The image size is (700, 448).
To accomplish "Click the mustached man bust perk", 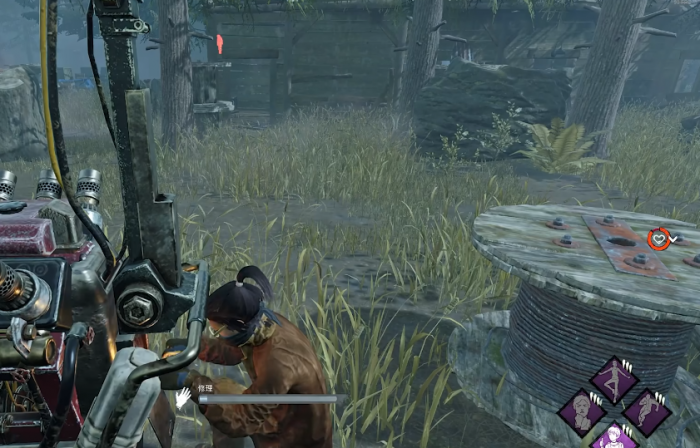I will tap(581, 410).
